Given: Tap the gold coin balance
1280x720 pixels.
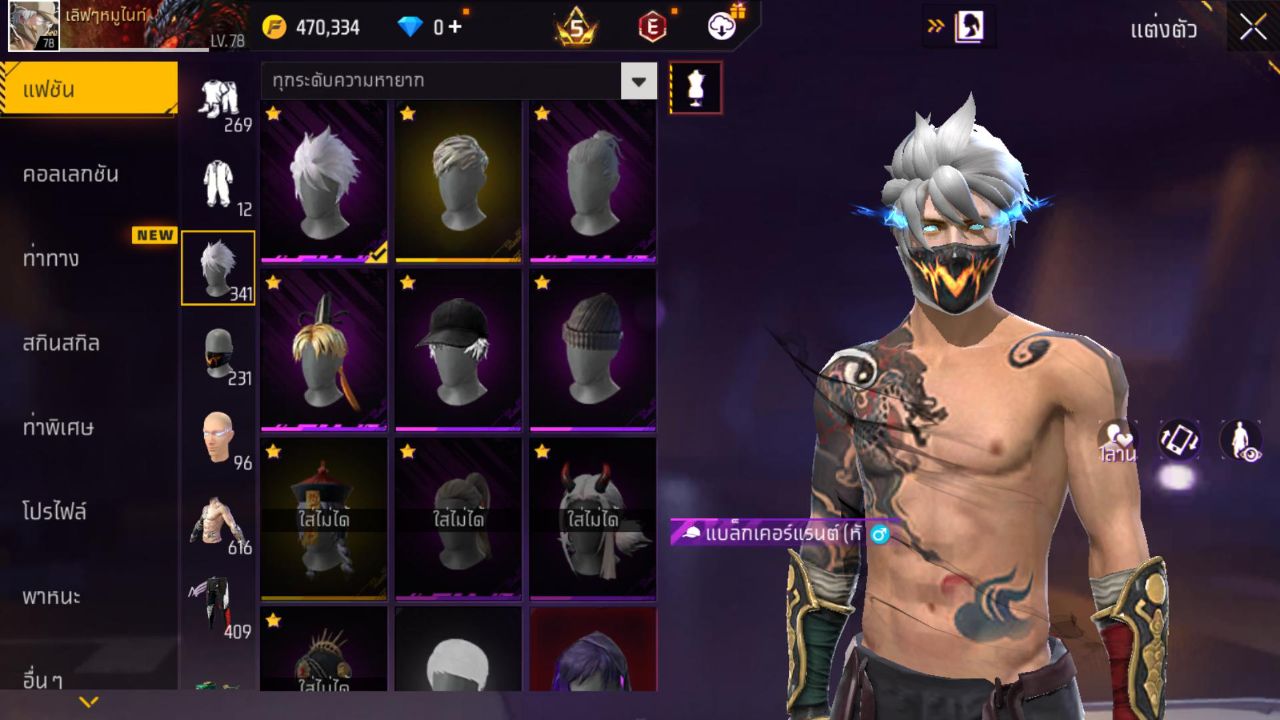Looking at the screenshot, I should pos(312,27).
